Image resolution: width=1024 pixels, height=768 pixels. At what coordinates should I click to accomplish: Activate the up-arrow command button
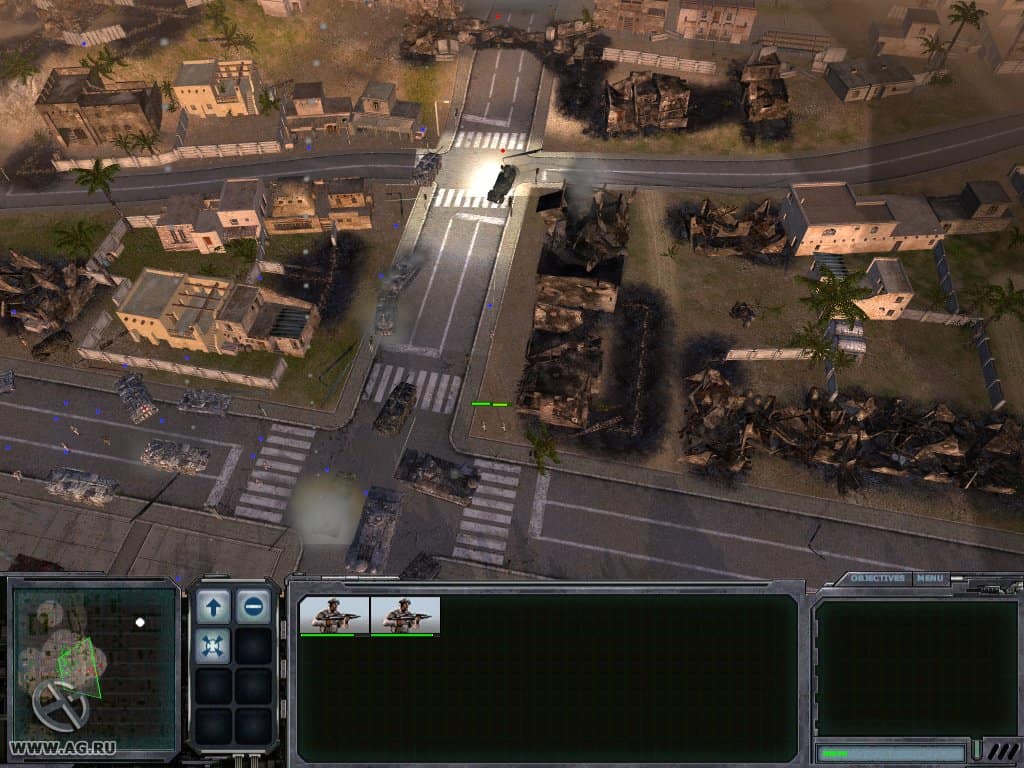213,605
